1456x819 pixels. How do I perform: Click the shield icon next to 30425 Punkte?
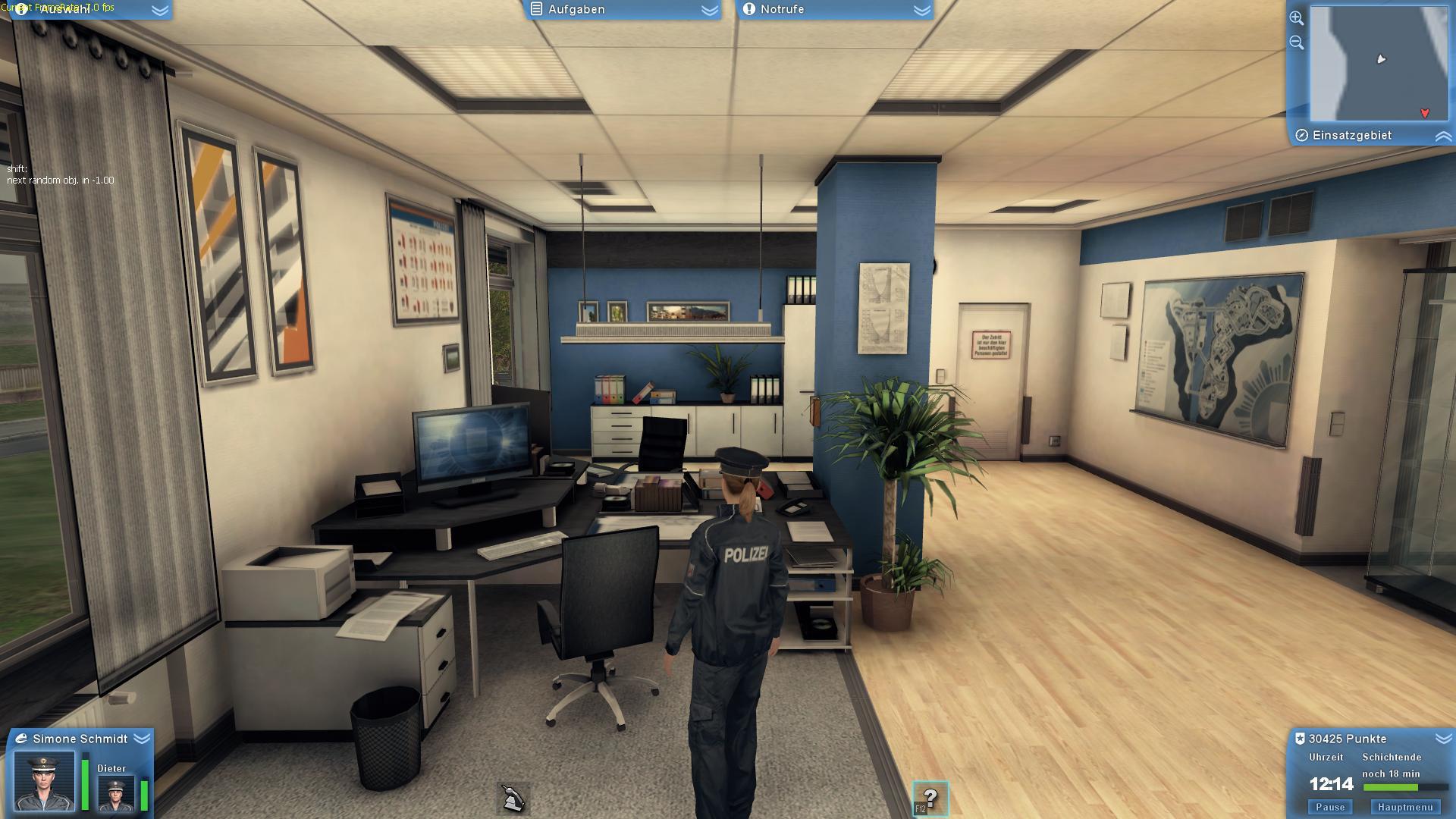point(1301,738)
